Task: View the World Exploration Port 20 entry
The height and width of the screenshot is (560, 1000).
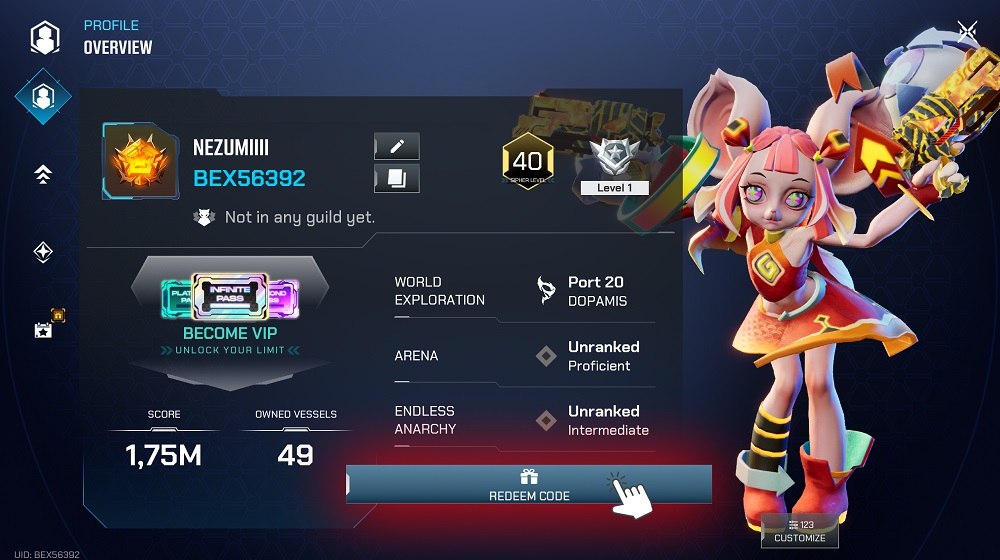Action: click(525, 291)
